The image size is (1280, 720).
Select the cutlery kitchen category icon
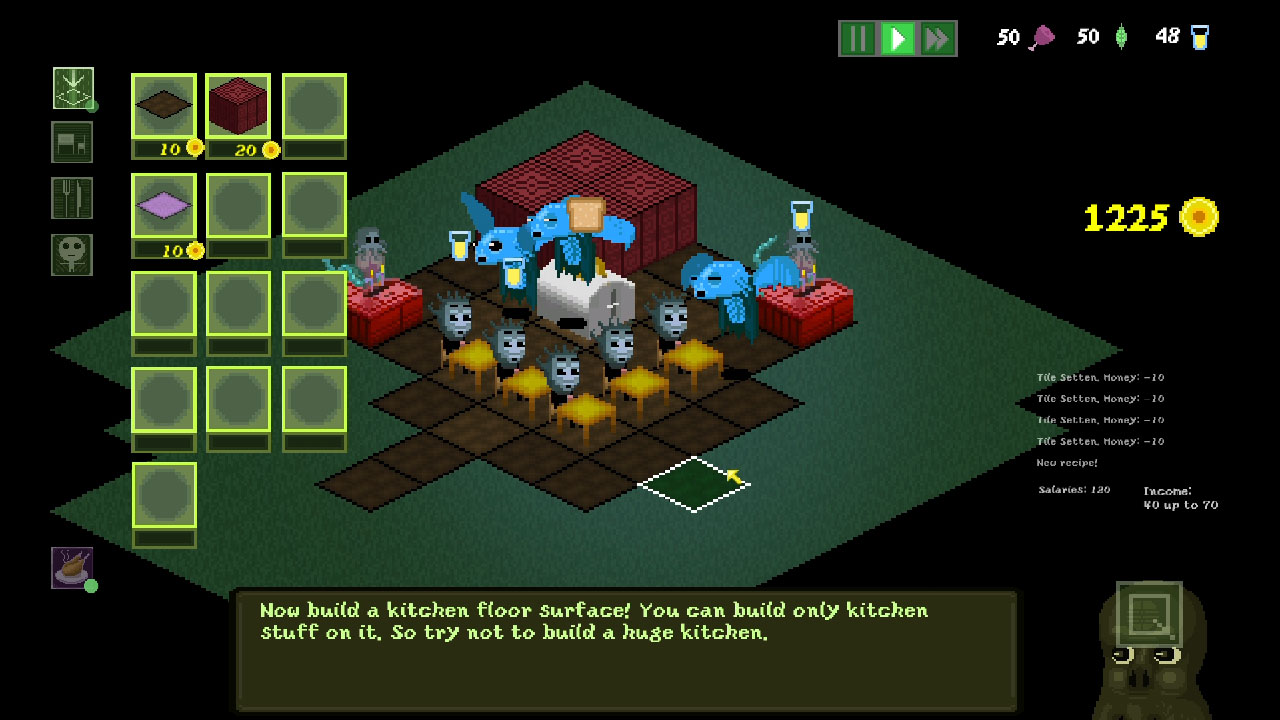[x=71, y=197]
